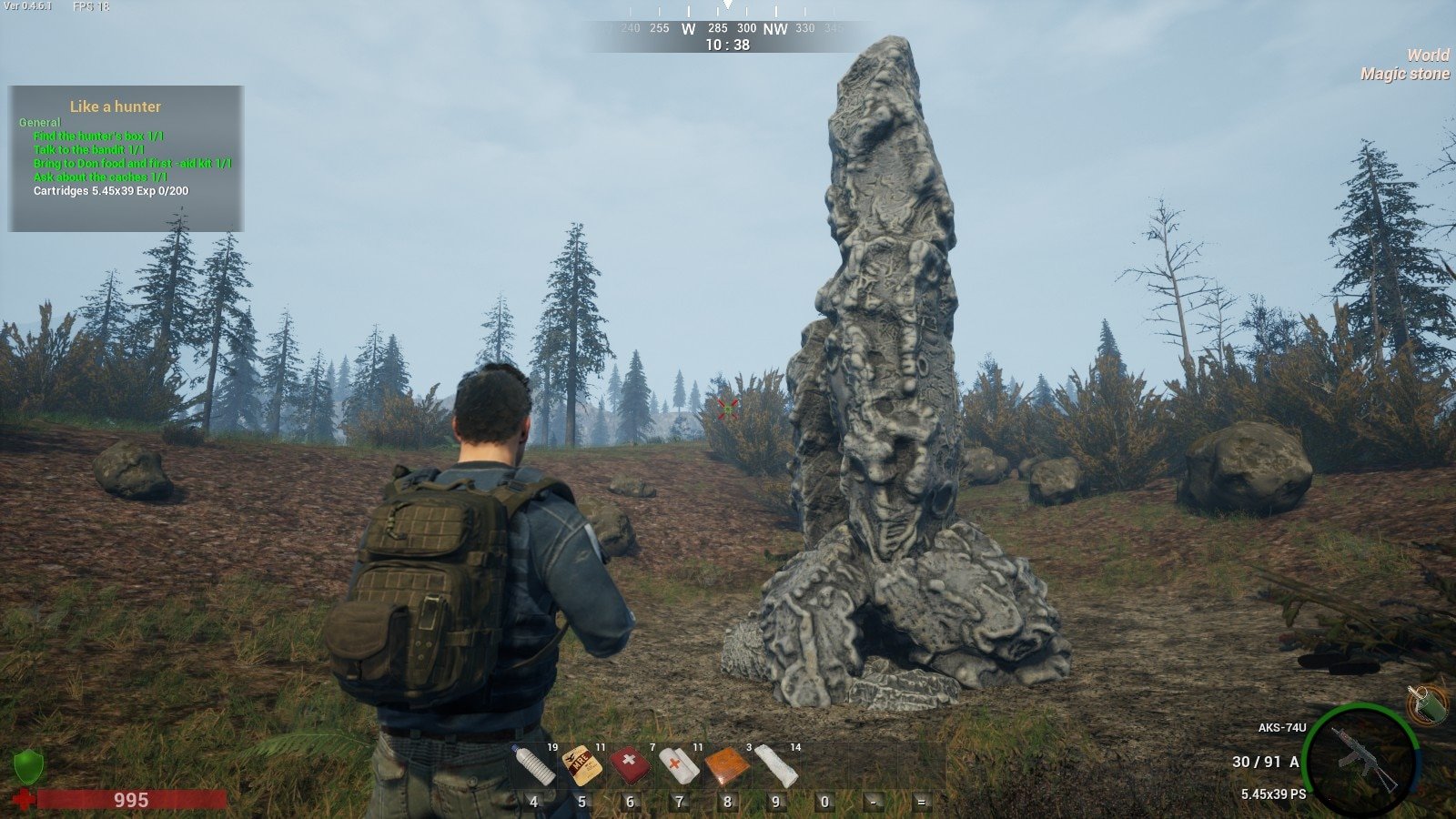Select the green grenade icon
Viewport: 1456px width, 819px height.
click(1425, 704)
